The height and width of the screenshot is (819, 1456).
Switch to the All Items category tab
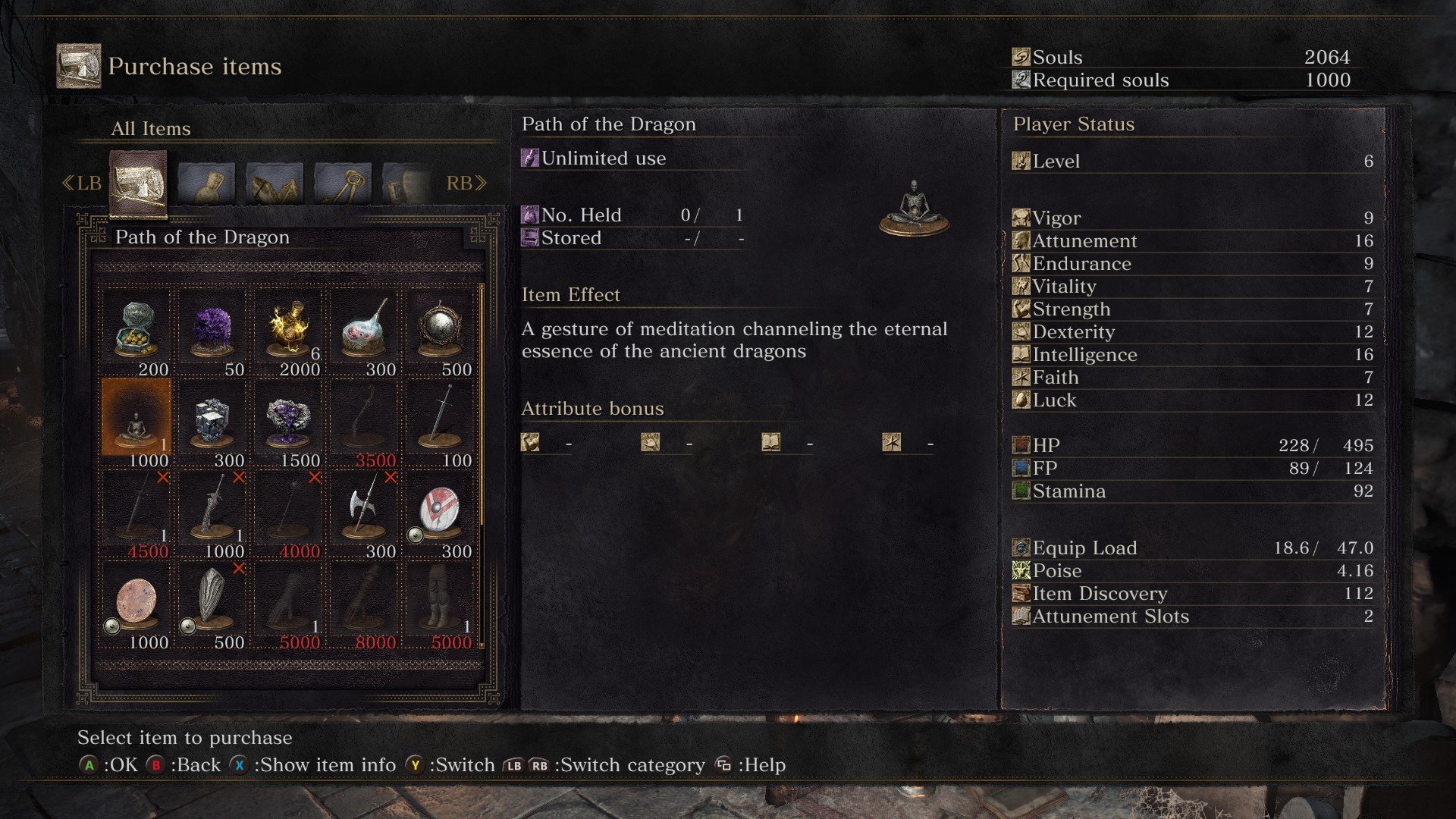pyautogui.click(x=138, y=182)
